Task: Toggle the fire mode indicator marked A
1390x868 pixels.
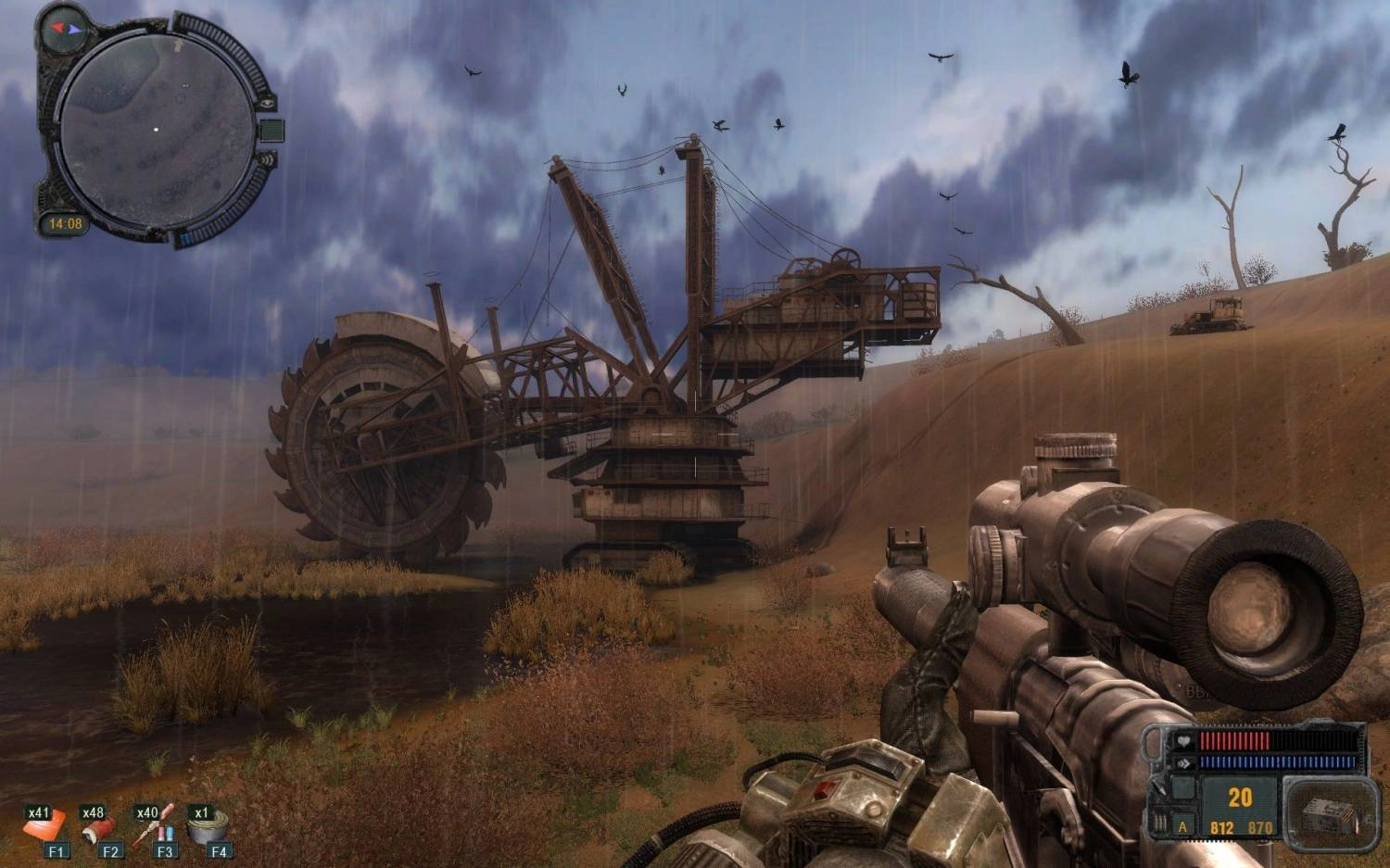Action: 1182,825
